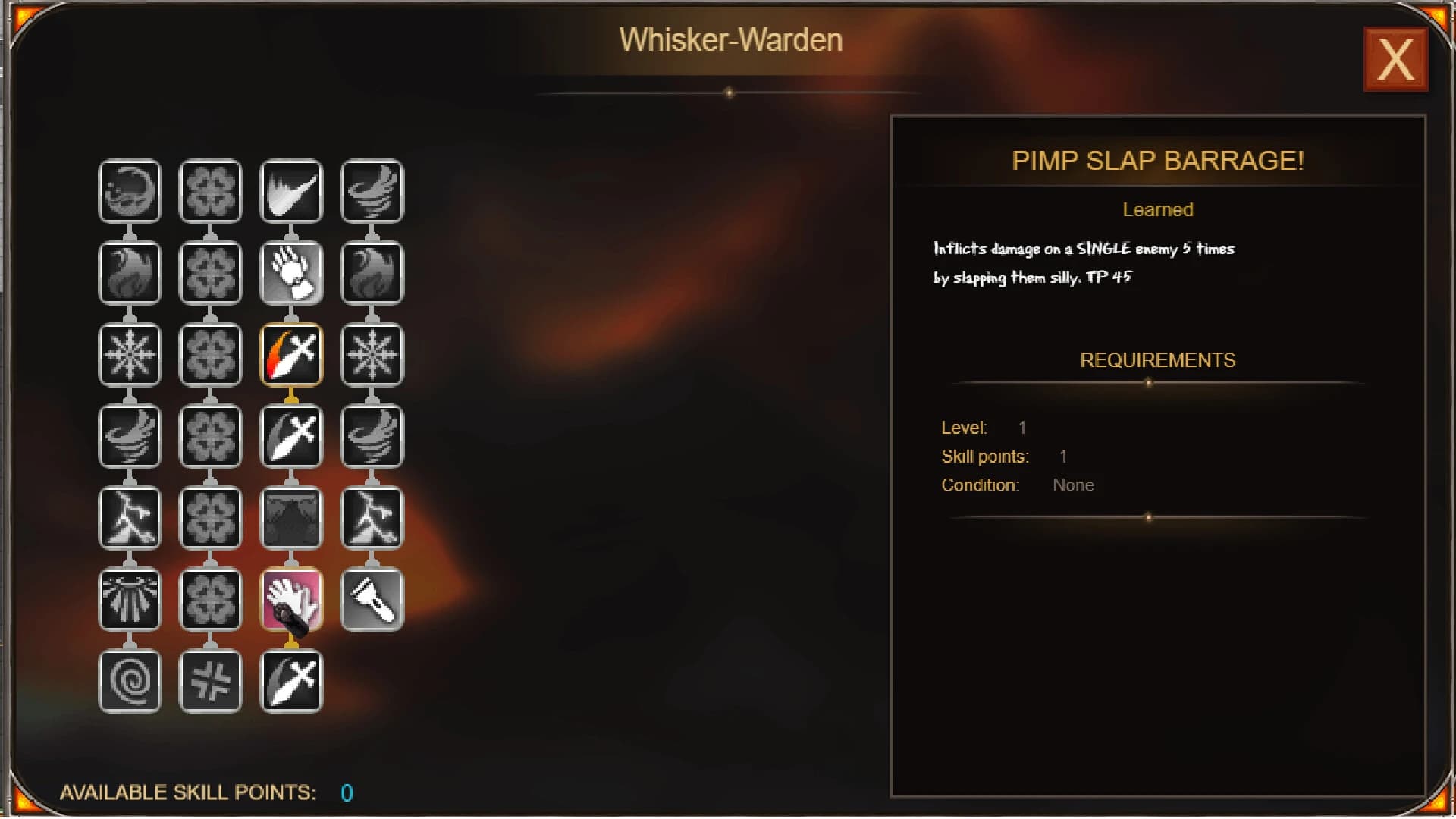Click the tornado skill in the top row
This screenshot has width=1456, height=819.
(x=372, y=191)
